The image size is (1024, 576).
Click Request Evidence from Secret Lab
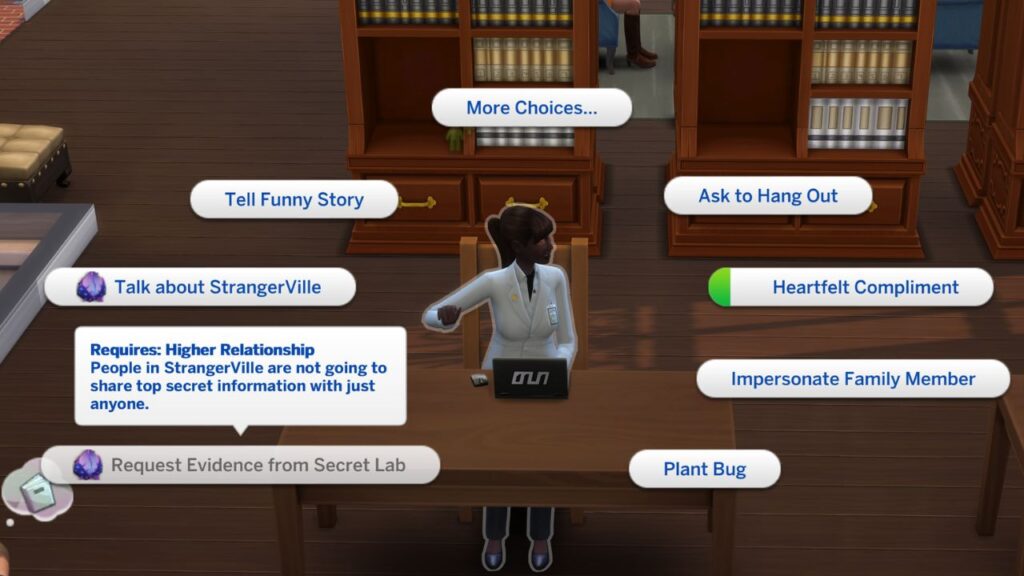coord(259,465)
